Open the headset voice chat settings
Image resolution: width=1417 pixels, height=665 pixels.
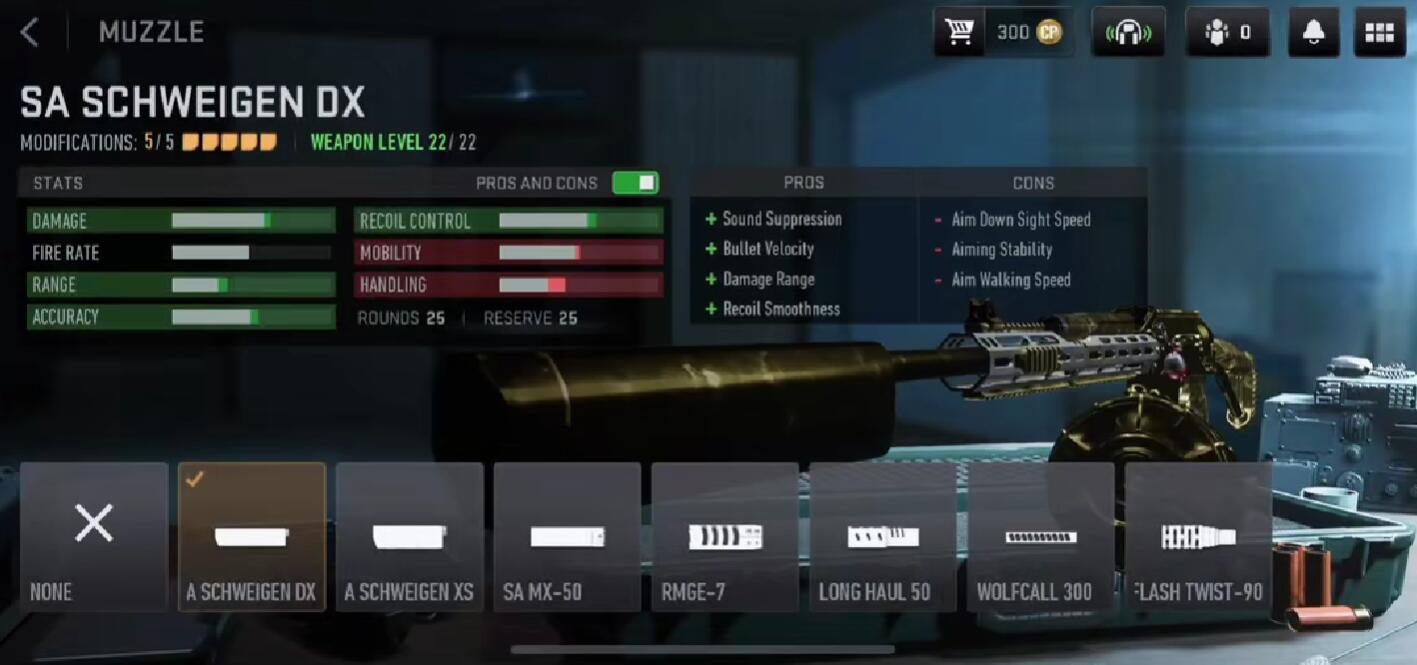pyautogui.click(x=1128, y=32)
